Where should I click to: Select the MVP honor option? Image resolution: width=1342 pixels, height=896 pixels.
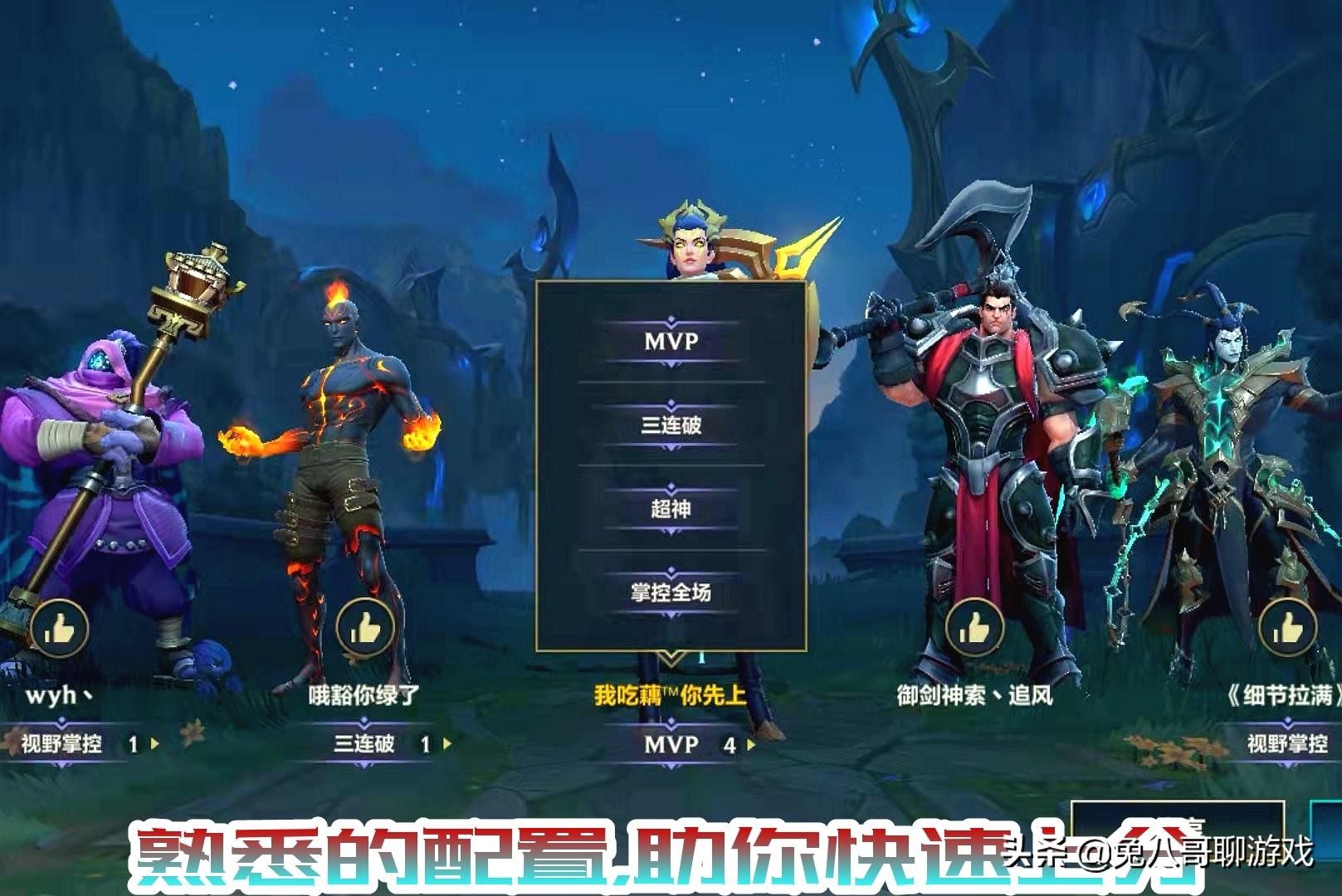[672, 343]
